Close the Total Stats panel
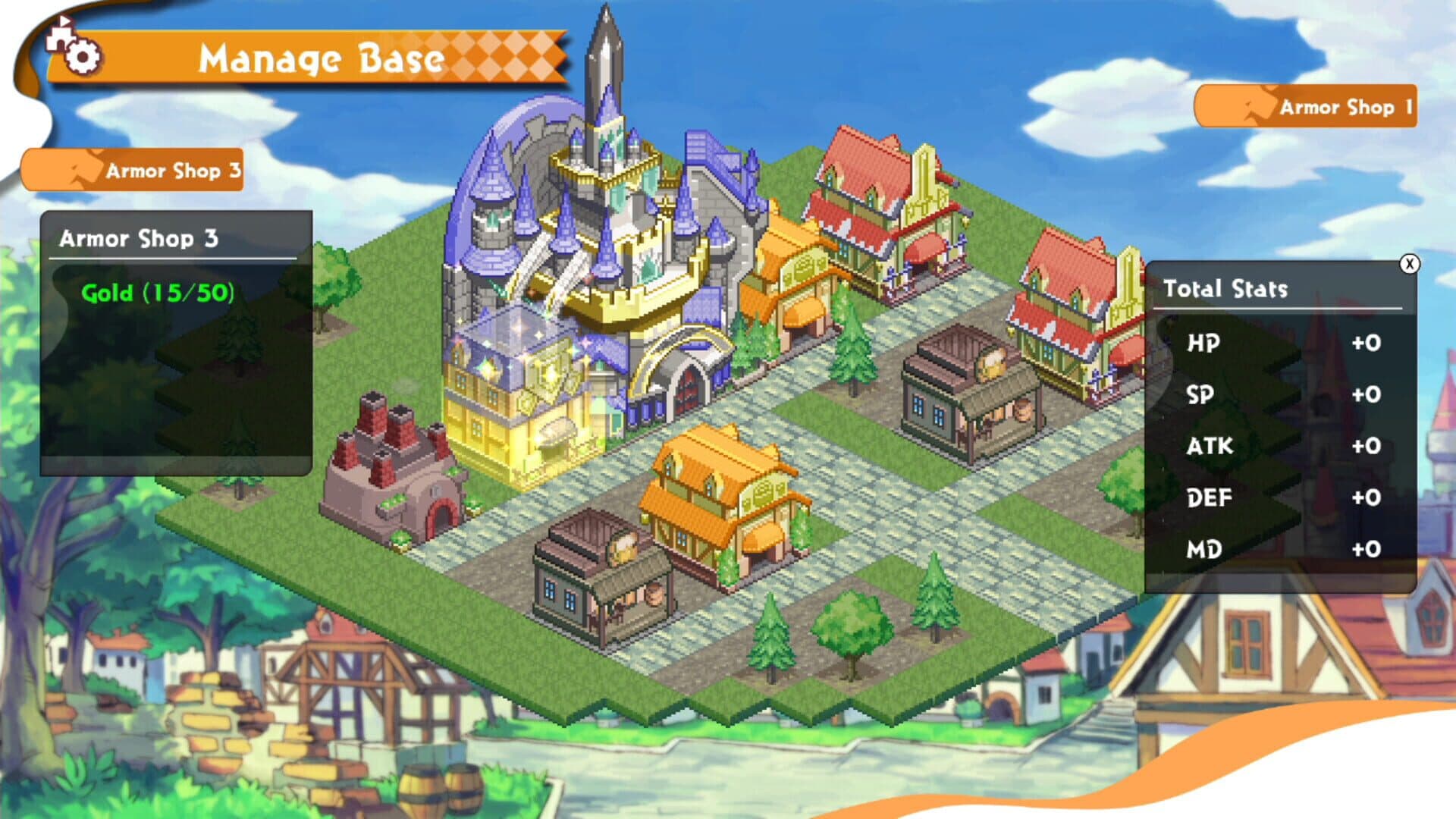1456x819 pixels. (x=1410, y=262)
